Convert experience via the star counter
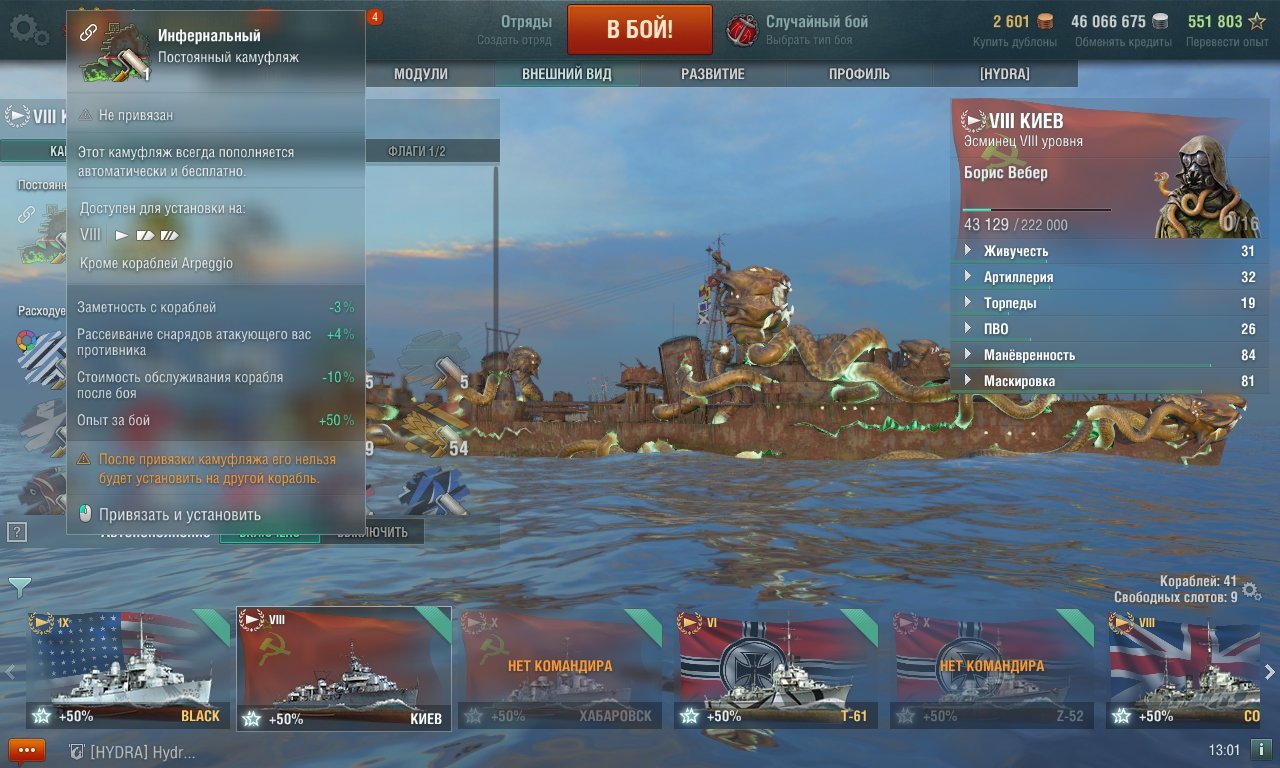Viewport: 1280px width, 768px height. tap(1226, 30)
